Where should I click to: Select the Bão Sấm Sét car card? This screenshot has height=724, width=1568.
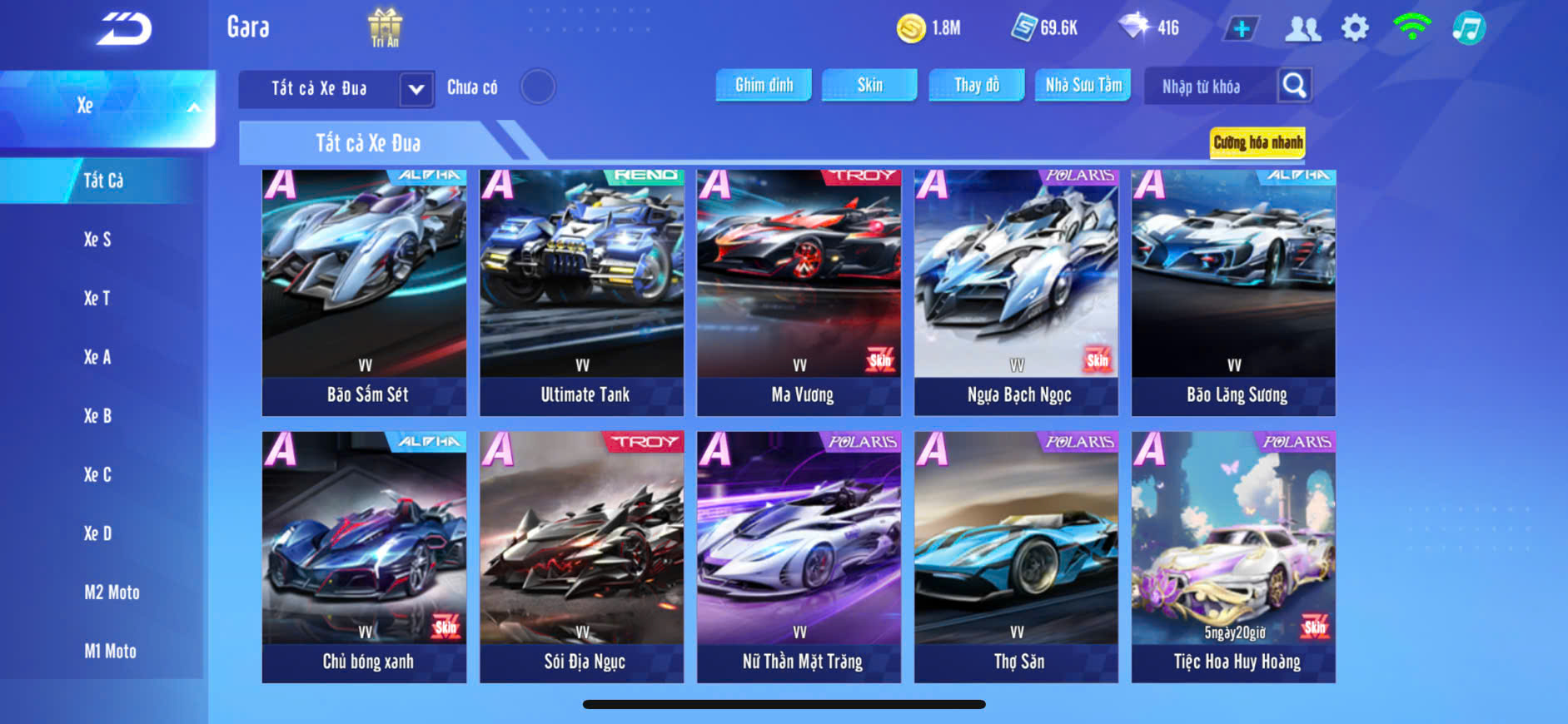point(364,292)
